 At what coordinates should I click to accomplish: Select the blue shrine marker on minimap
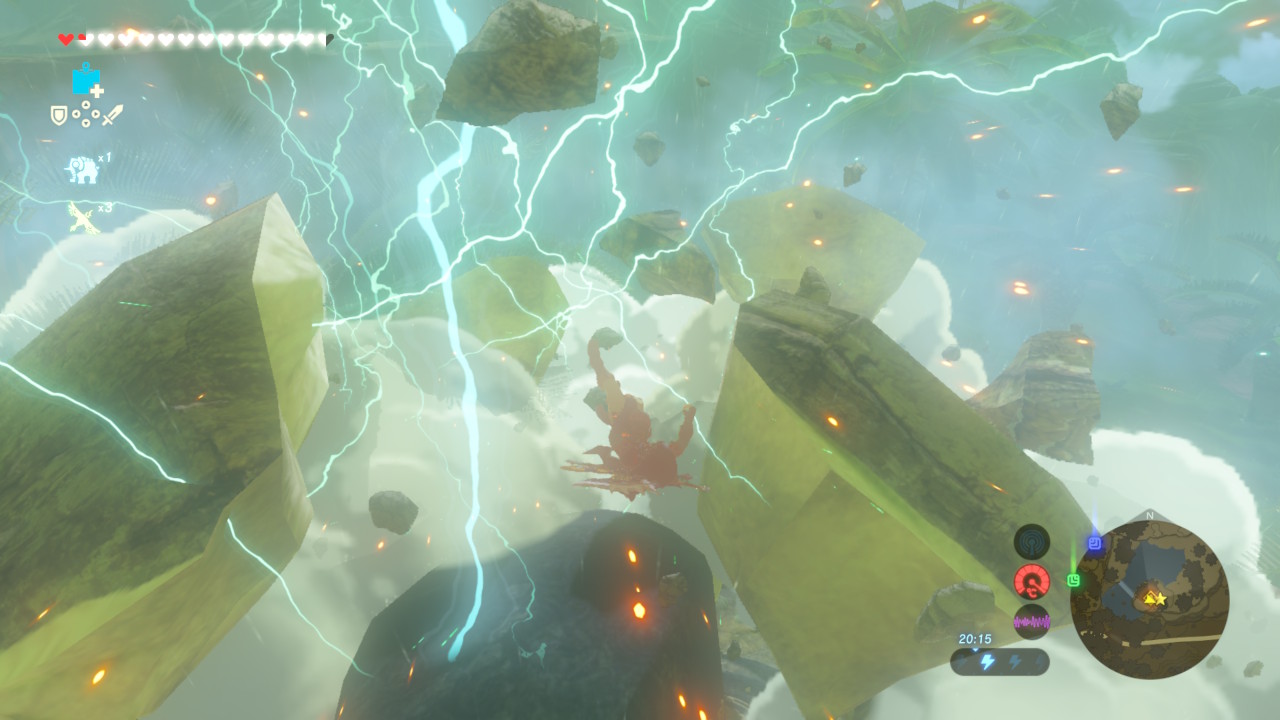(1095, 544)
